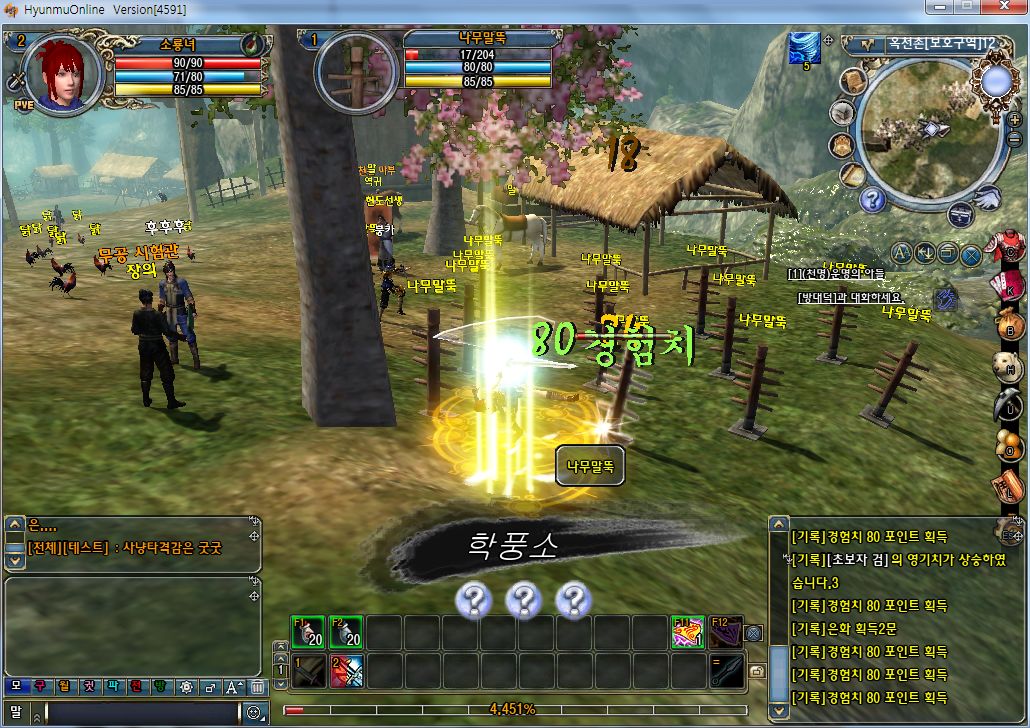Image resolution: width=1030 pixels, height=728 pixels.
Task: Trigger the red-and-blue sword skill in slot 2
Action: point(346,671)
